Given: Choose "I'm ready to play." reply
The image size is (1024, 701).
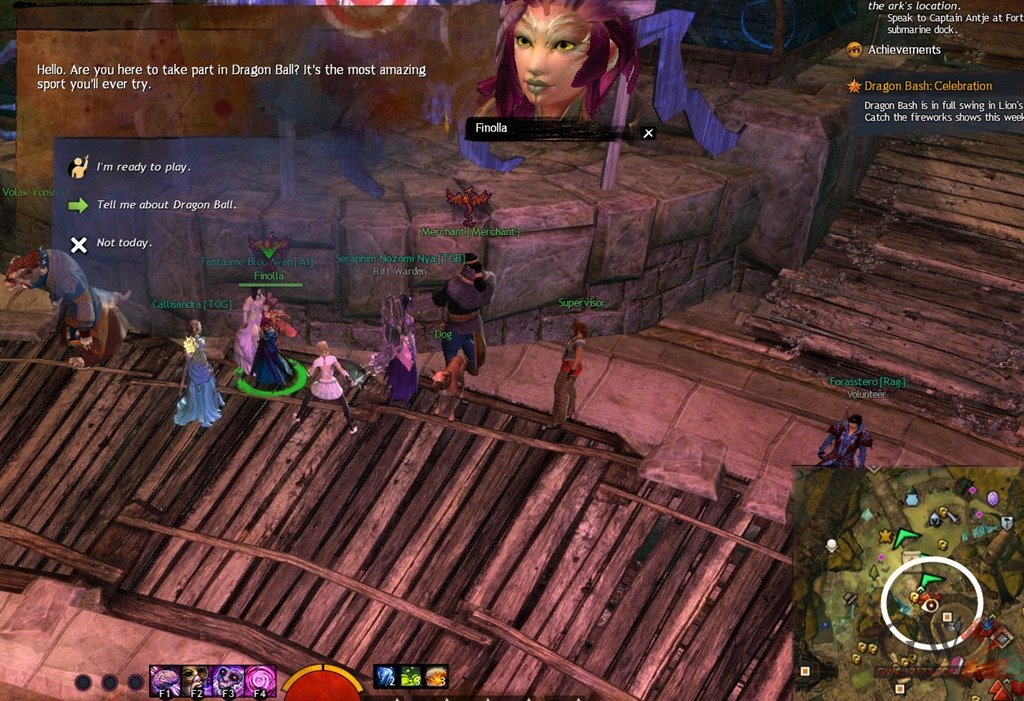Looking at the screenshot, I should [143, 167].
